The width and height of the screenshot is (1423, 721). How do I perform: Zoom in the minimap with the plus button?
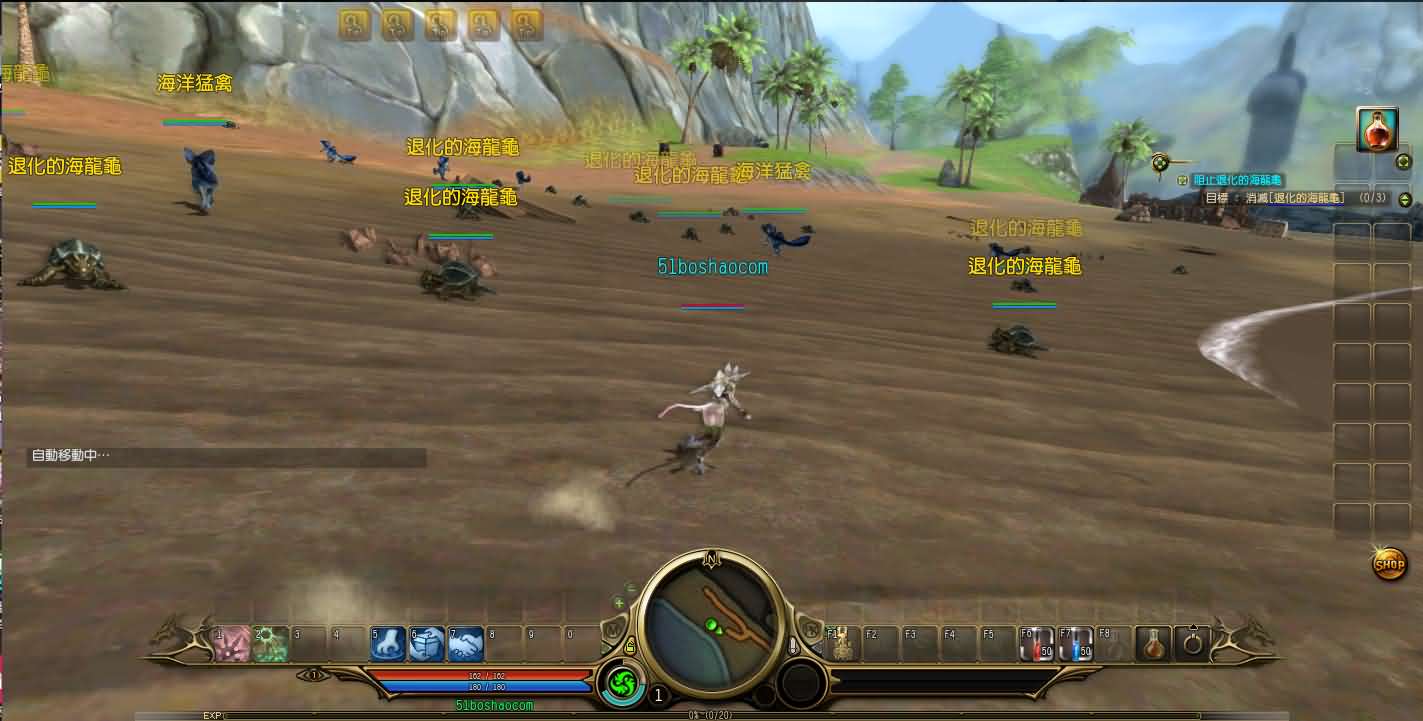click(x=619, y=603)
